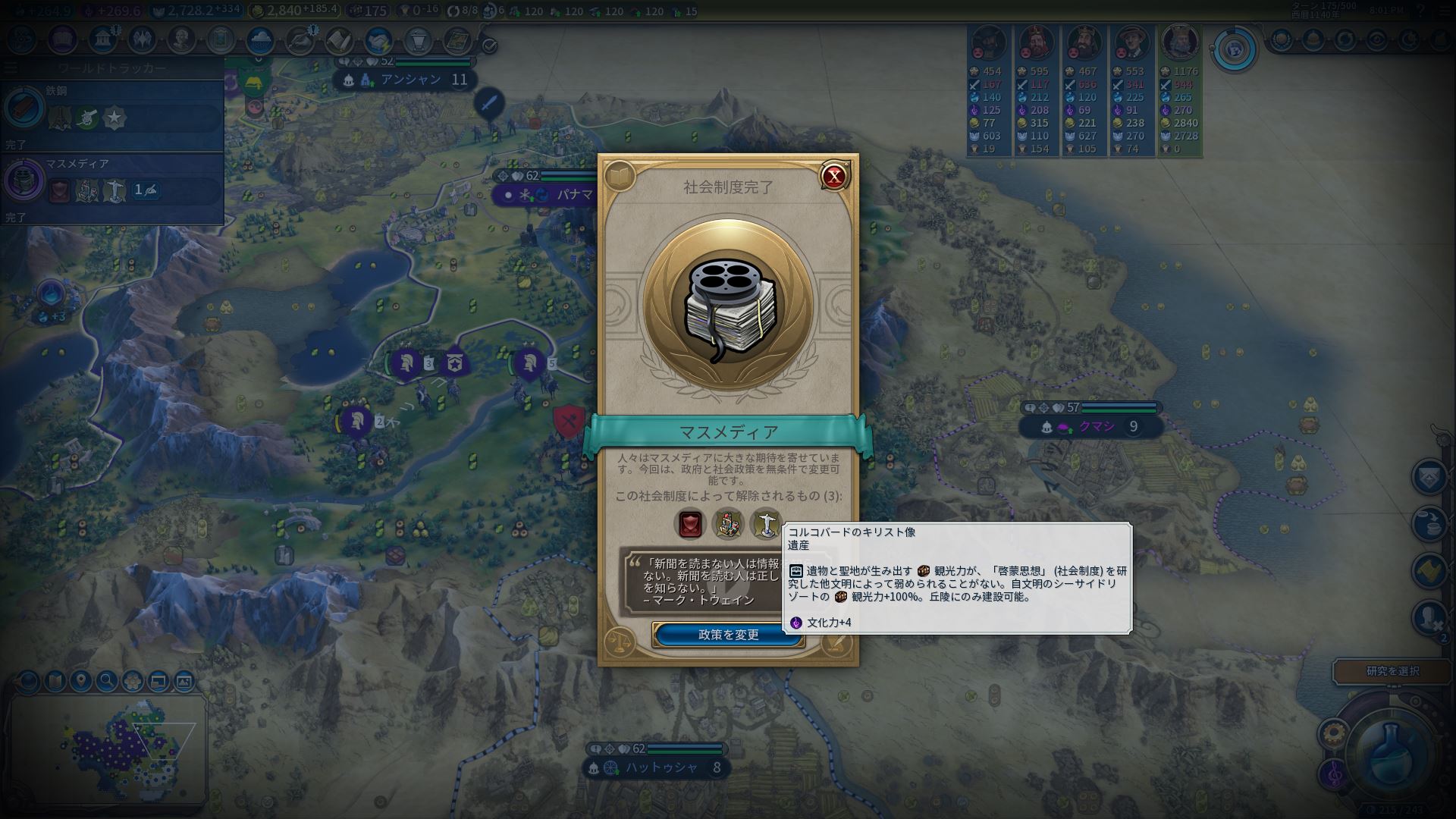This screenshot has width=1456, height=819.
Task: Close the civic completed popup
Action: (x=834, y=177)
